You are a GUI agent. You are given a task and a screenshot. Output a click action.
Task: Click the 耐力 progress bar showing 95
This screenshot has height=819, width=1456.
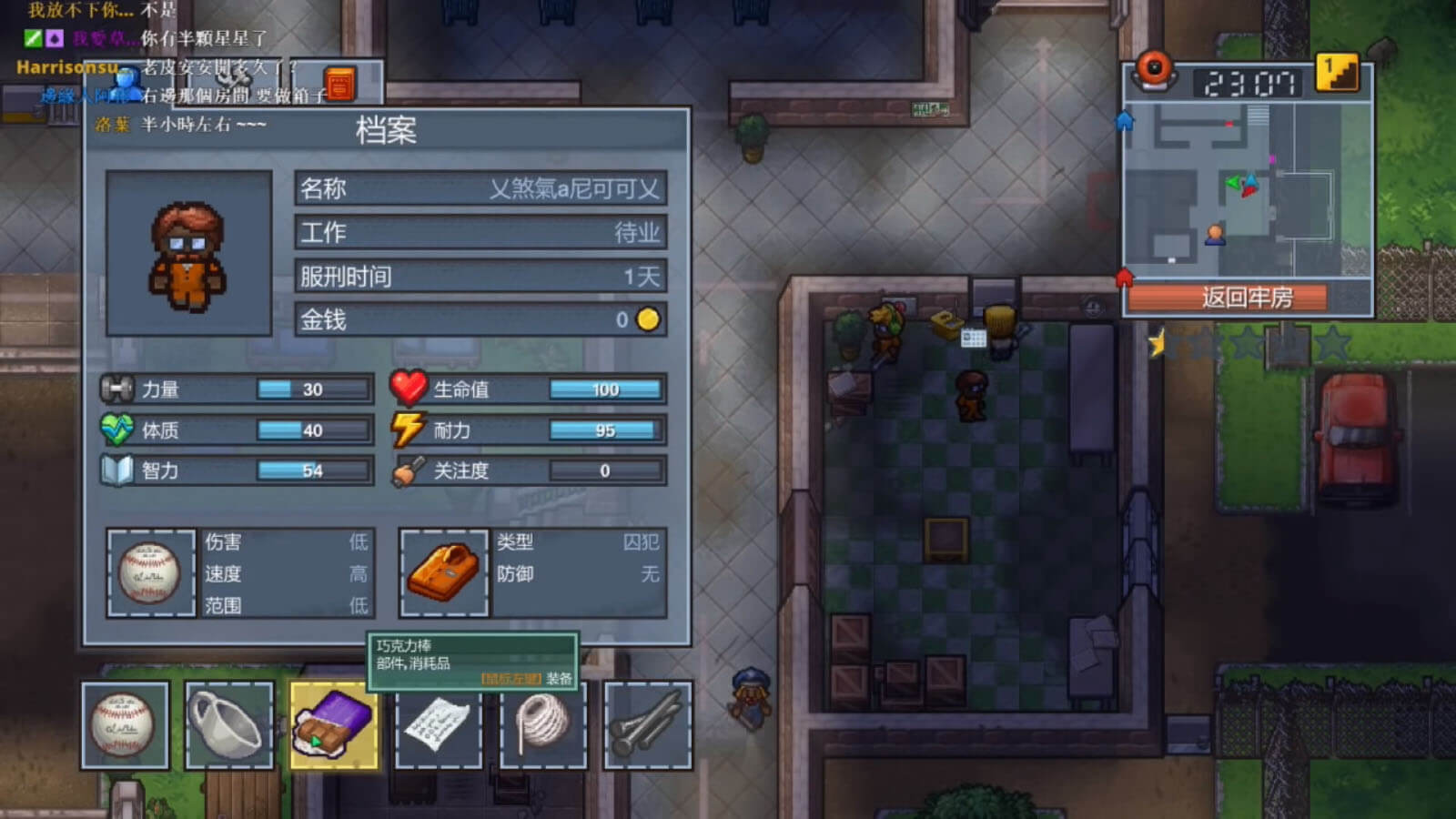(x=605, y=430)
